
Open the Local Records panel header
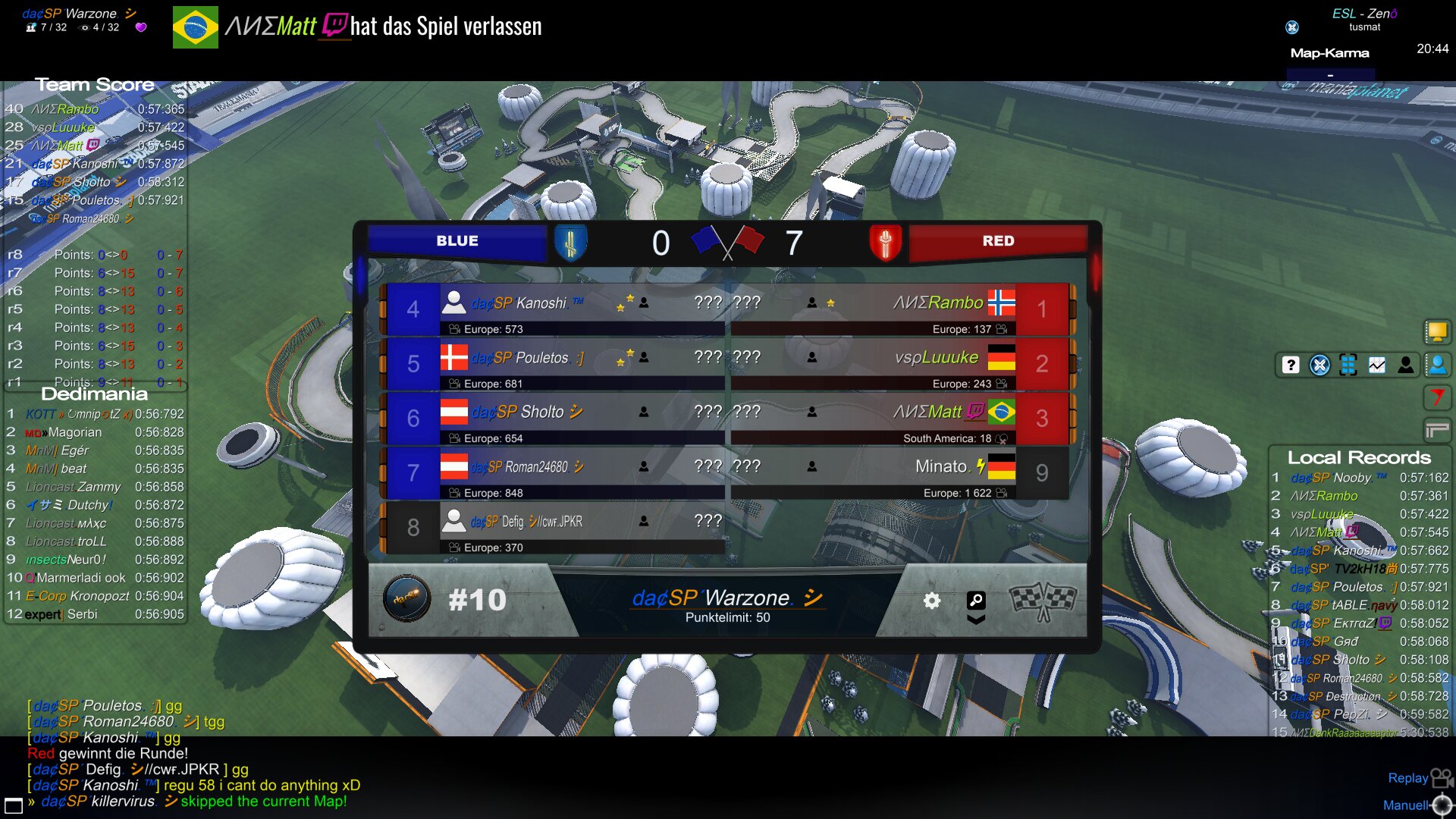coord(1359,457)
